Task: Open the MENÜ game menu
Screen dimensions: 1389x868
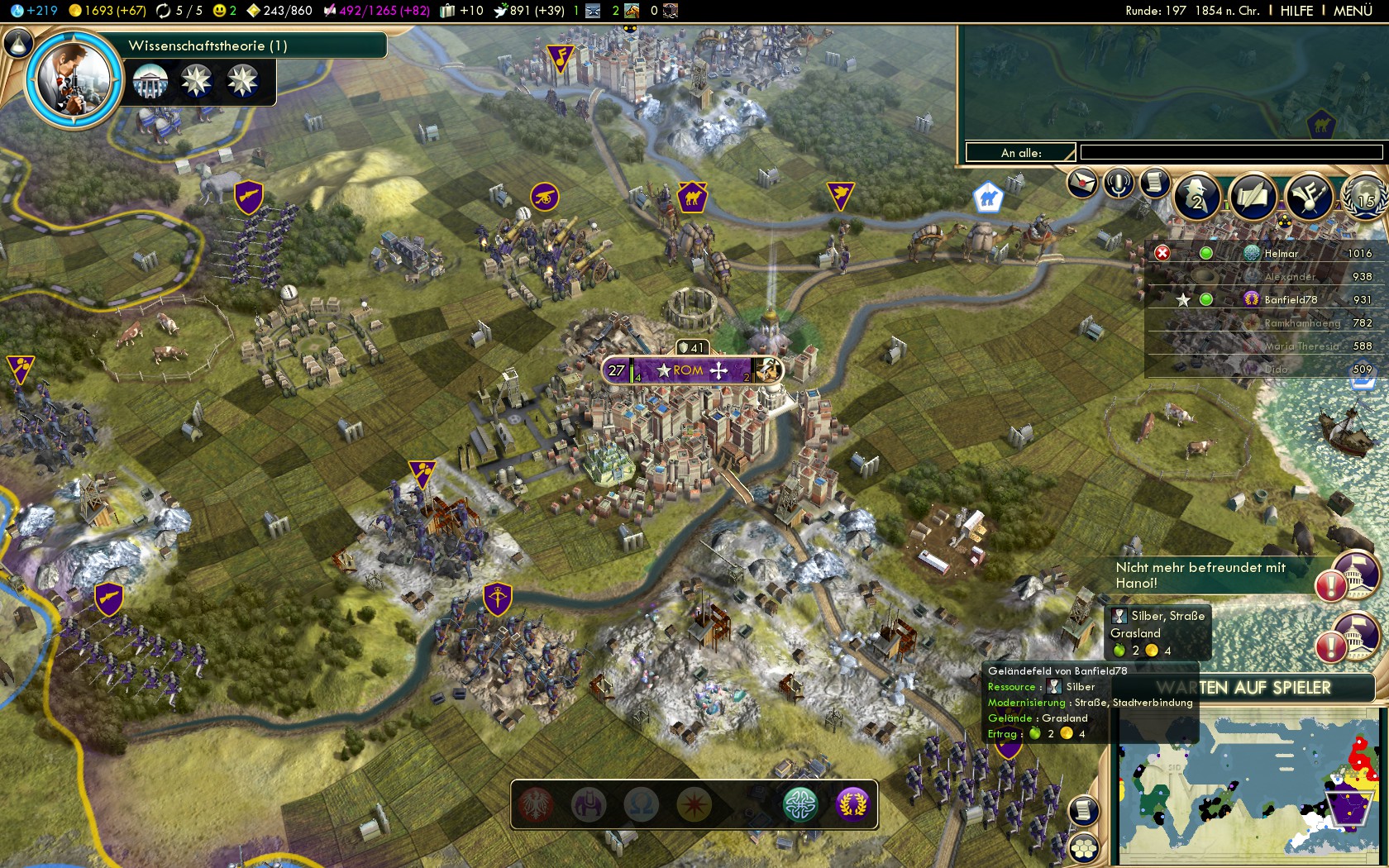Action: pos(1353,11)
